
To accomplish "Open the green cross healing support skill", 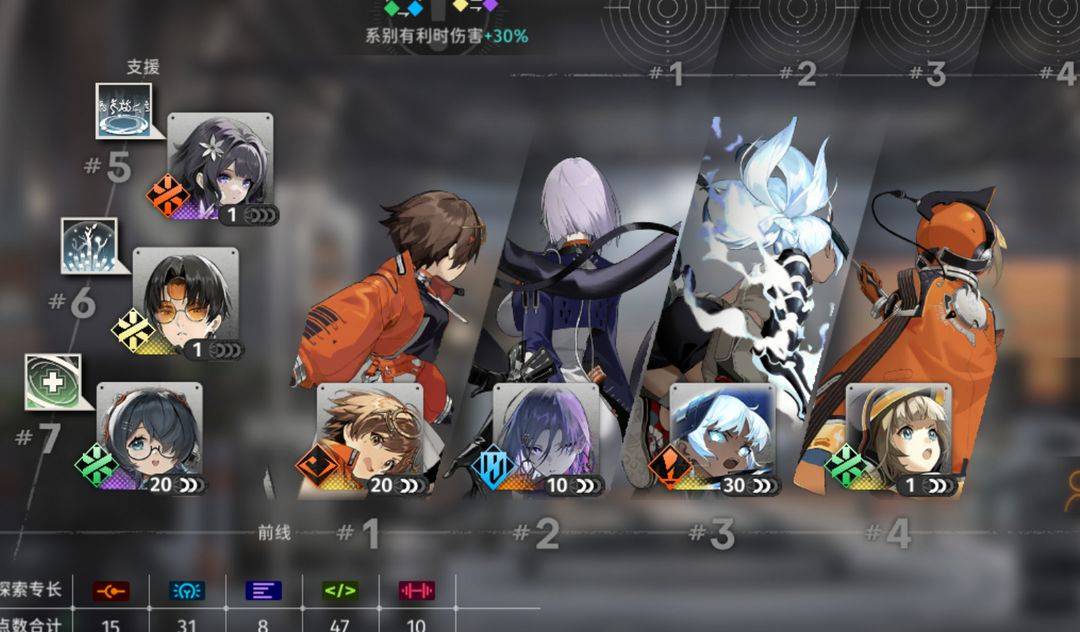I will tap(53, 383).
